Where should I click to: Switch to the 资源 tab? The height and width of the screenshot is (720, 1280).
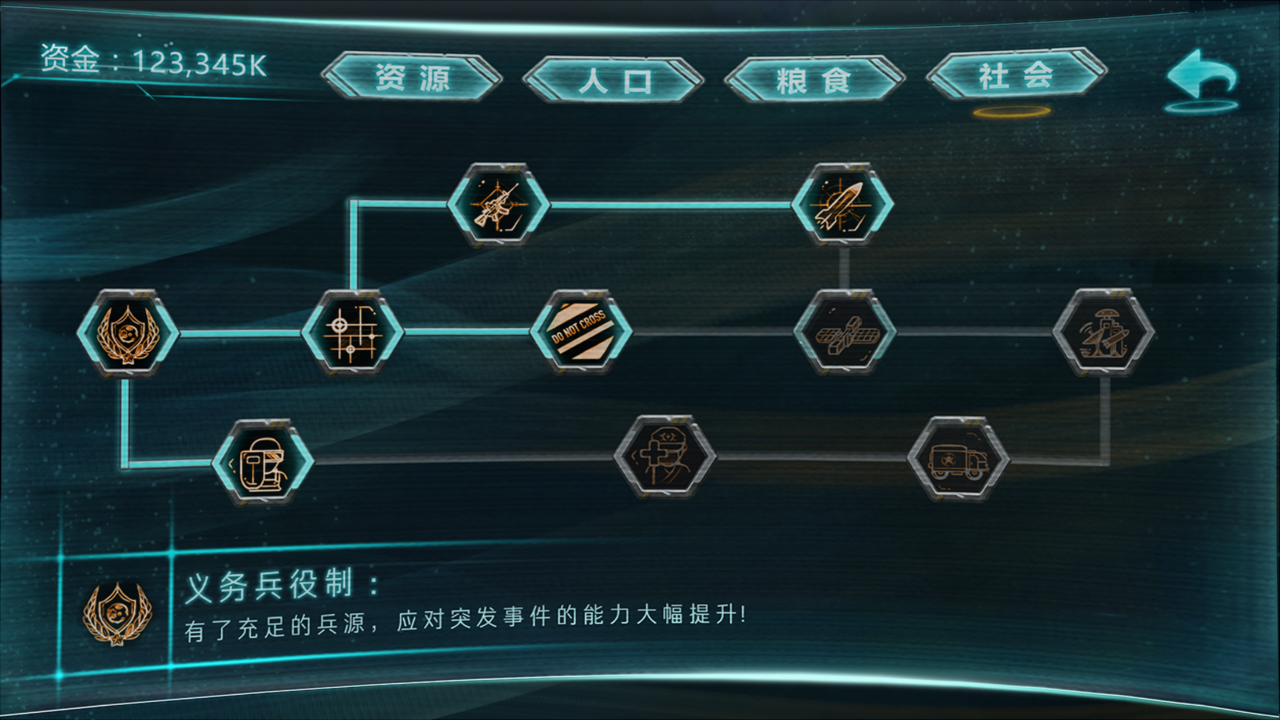click(413, 76)
